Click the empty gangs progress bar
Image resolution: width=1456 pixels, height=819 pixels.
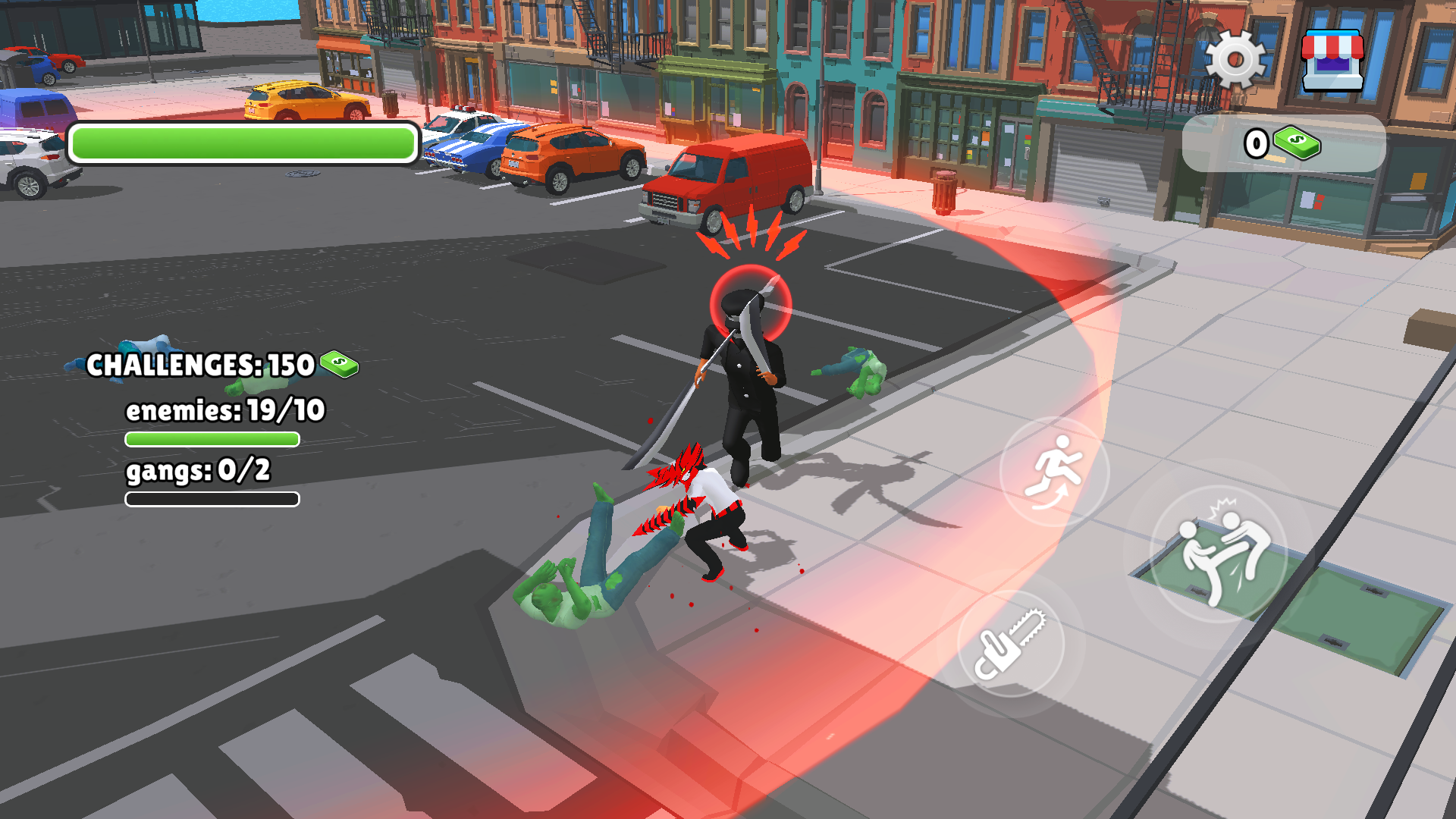[211, 498]
